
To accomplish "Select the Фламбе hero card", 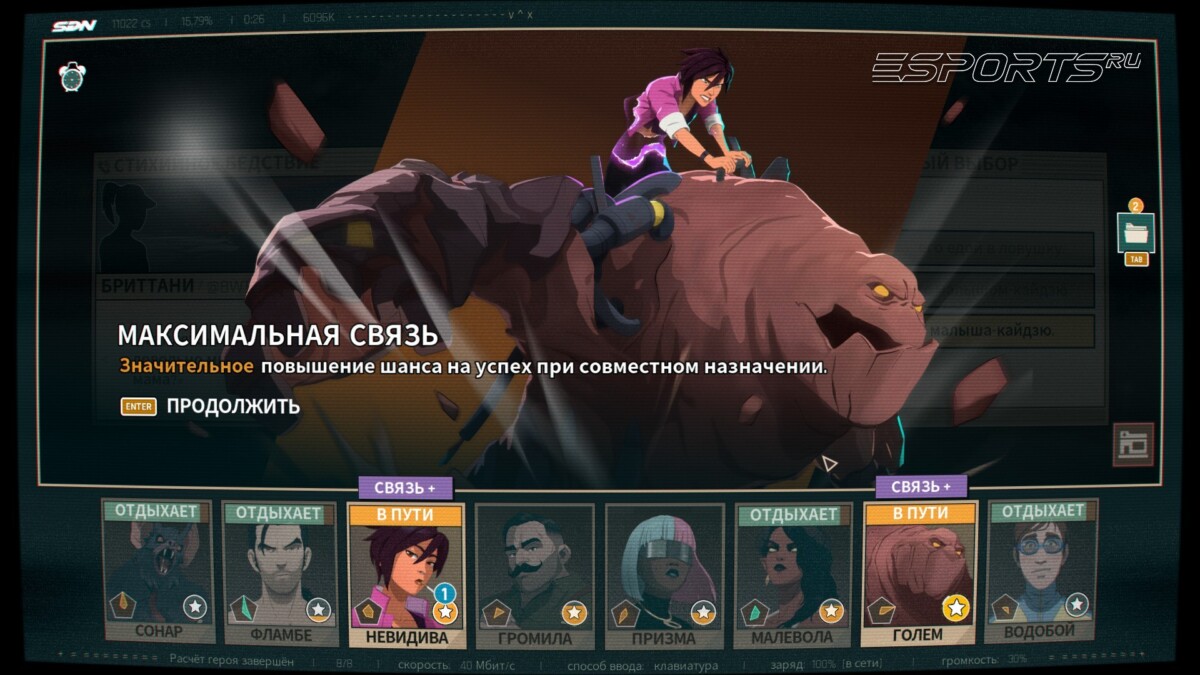I will (281, 573).
